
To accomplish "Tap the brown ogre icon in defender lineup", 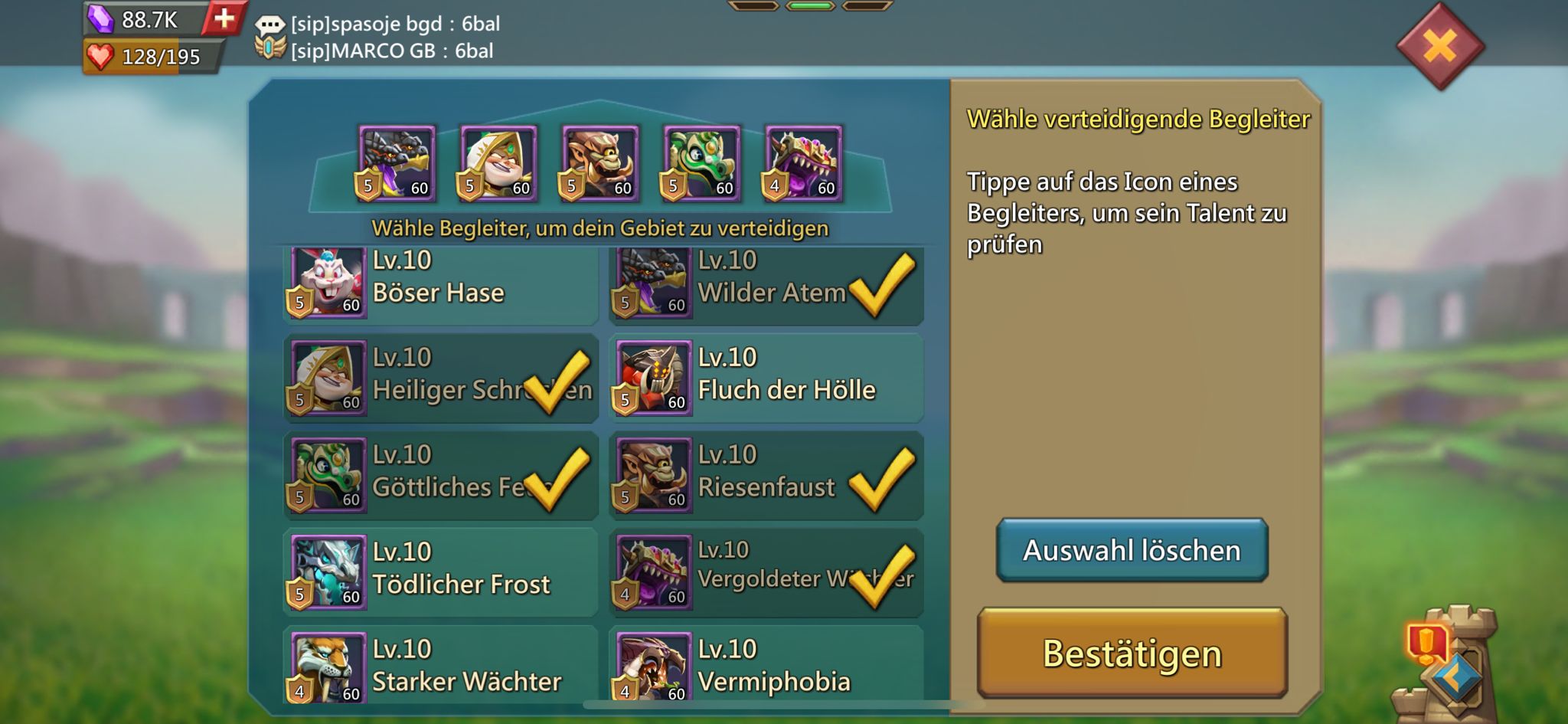I will 600,163.
